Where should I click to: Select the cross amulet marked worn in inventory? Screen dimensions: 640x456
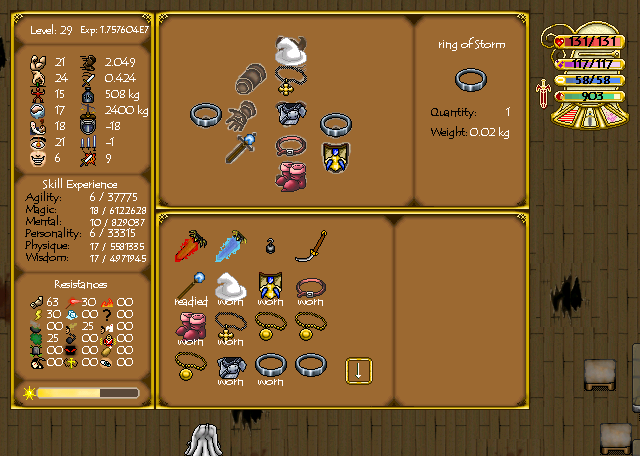pos(230,326)
